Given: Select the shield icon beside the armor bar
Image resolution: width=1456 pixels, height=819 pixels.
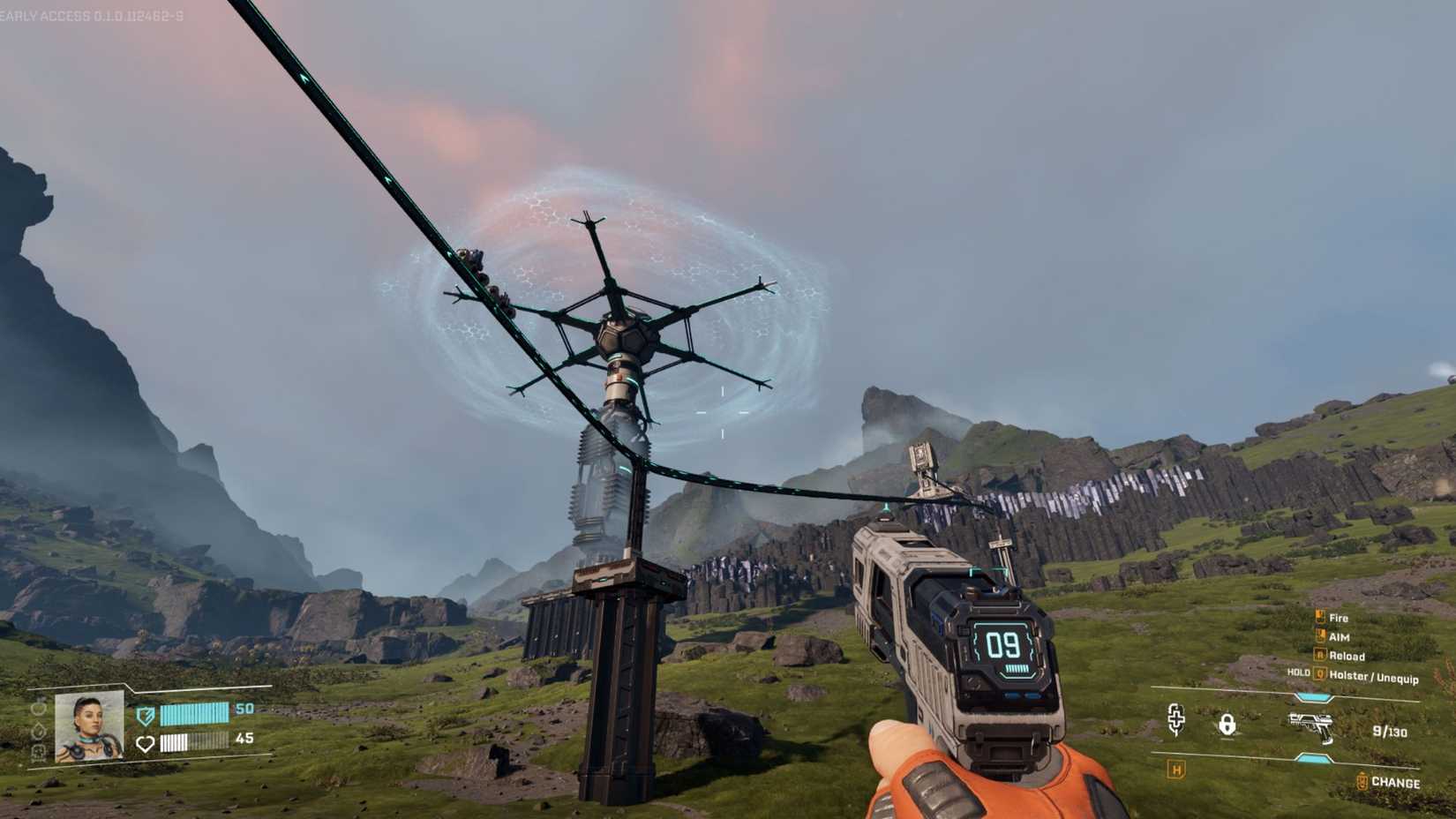Looking at the screenshot, I should (146, 715).
